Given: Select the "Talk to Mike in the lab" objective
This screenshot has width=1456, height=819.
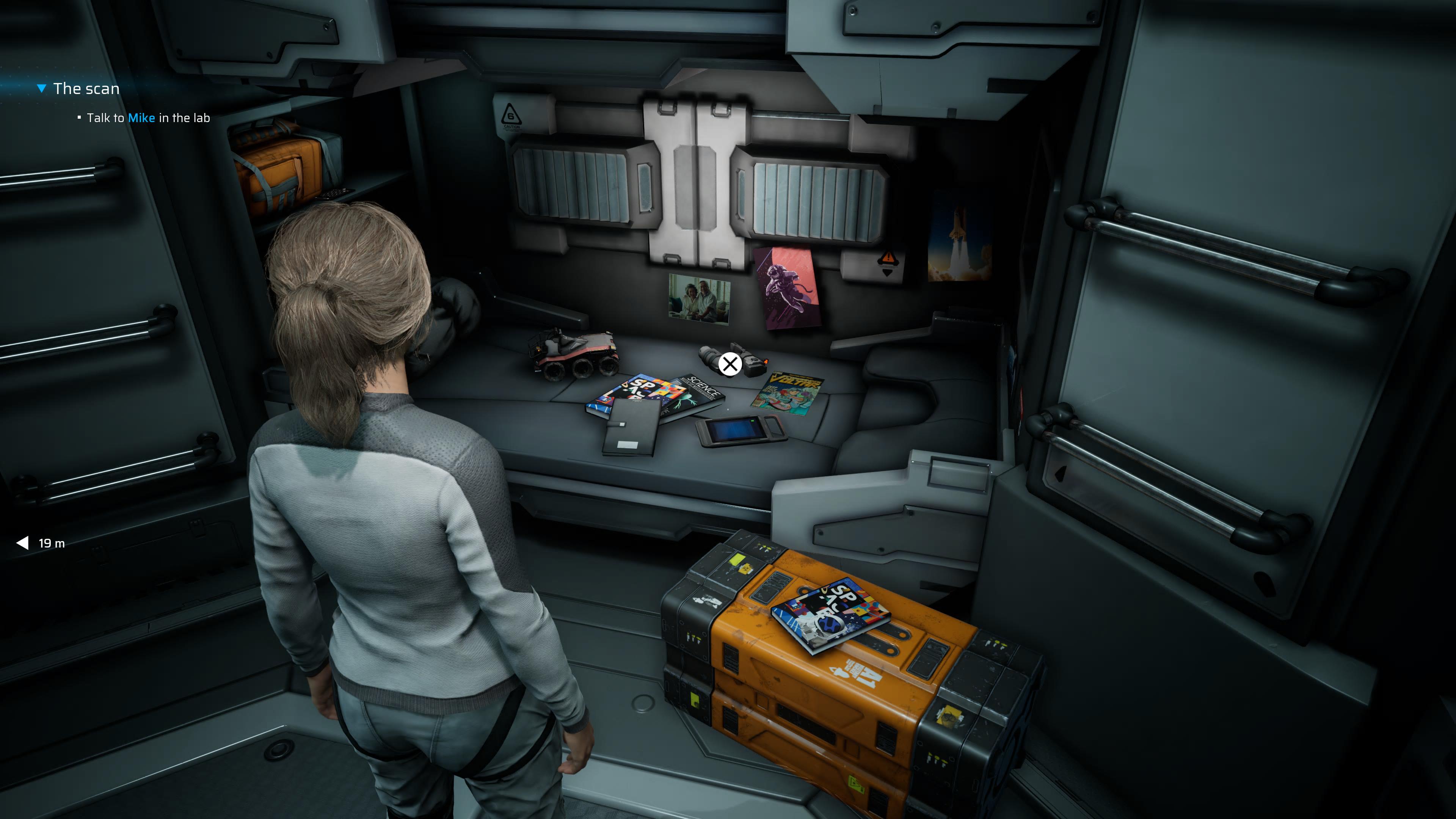Looking at the screenshot, I should [148, 118].
